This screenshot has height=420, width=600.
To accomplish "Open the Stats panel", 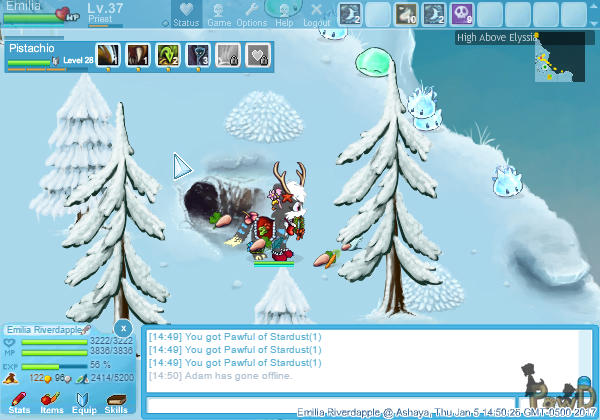I will coord(19,402).
